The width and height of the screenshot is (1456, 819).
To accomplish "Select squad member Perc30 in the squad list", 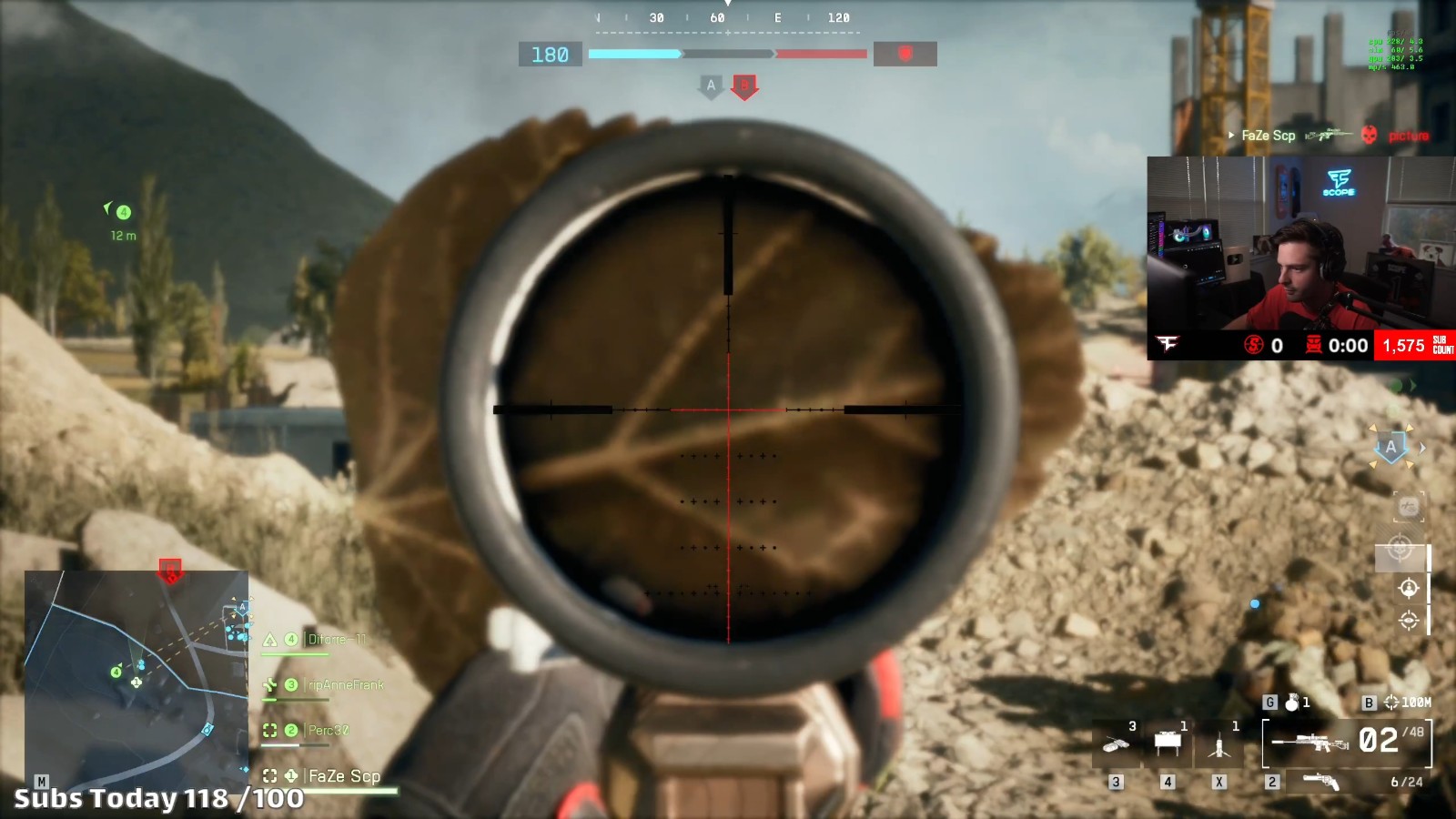I will 328,731.
